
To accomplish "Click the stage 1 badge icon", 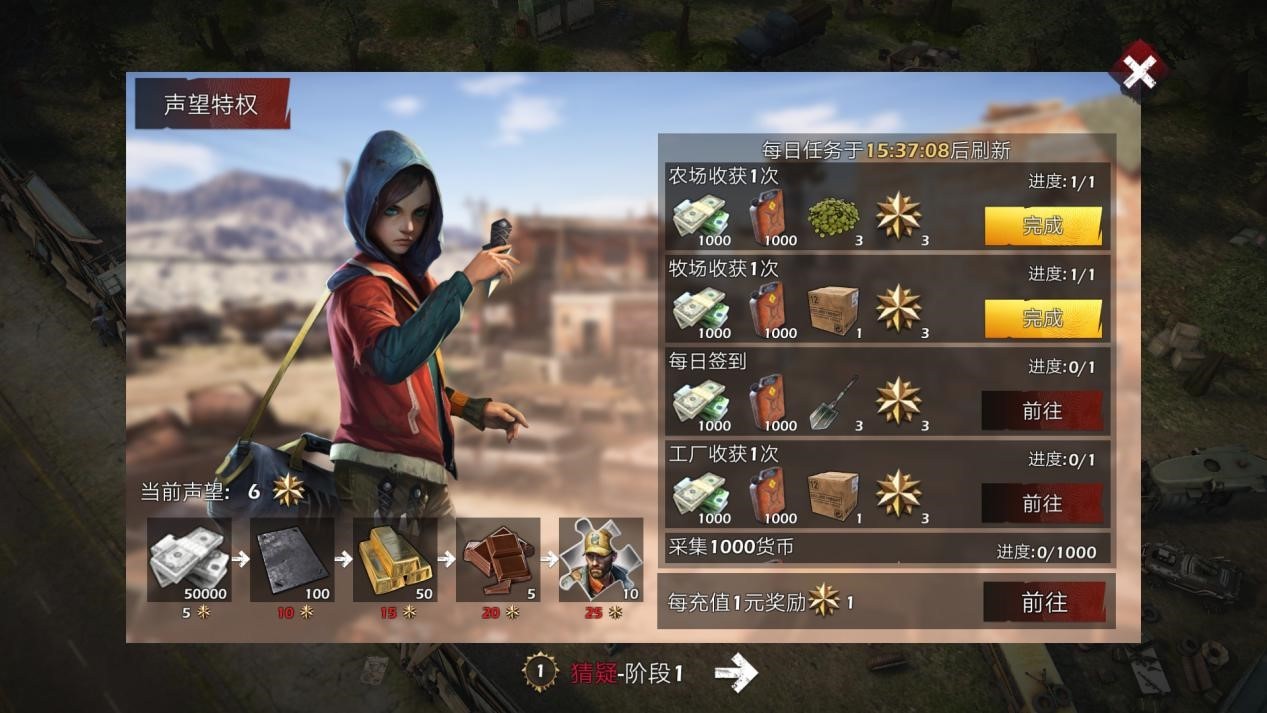I will 540,673.
